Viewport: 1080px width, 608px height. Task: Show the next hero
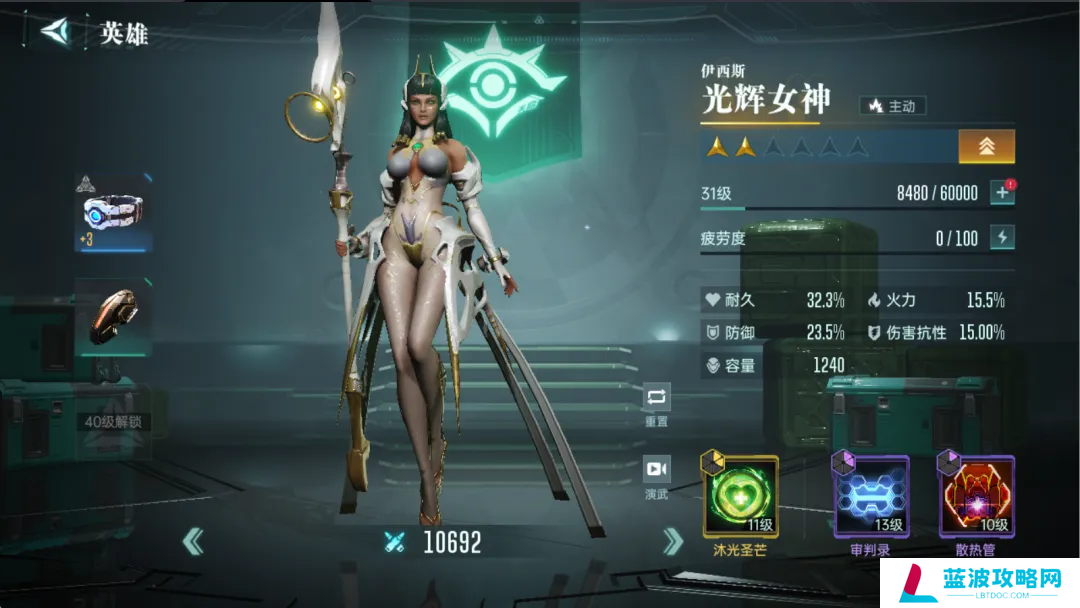tap(673, 542)
